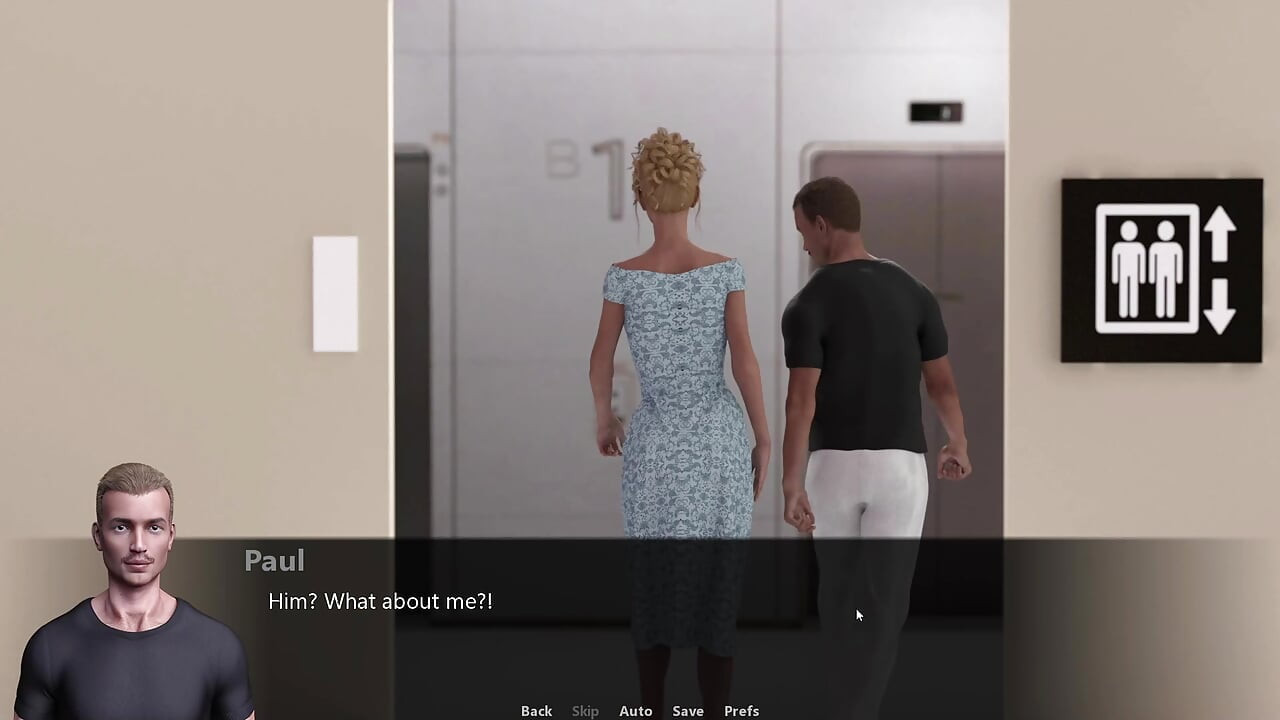The image size is (1280, 720).
Task: Expand the dialogue history with Back
Action: click(x=537, y=710)
